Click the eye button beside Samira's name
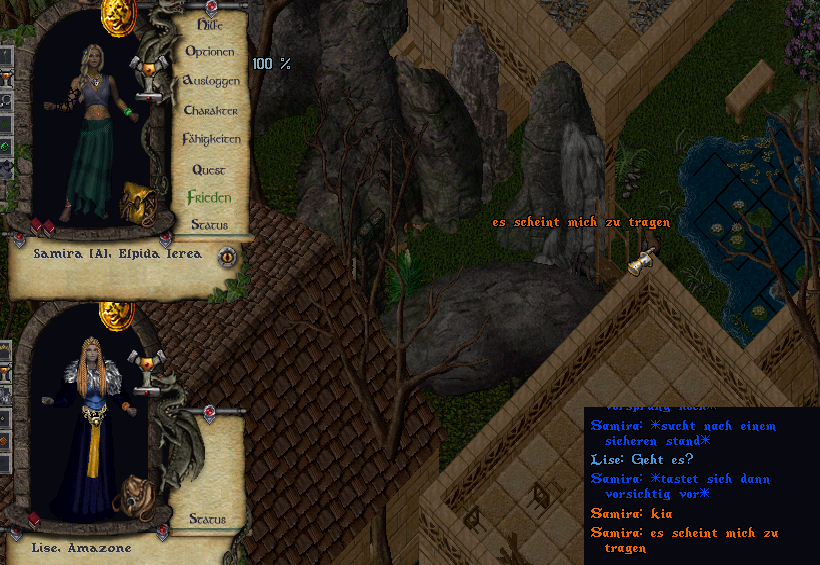The height and width of the screenshot is (565, 820). [x=227, y=255]
